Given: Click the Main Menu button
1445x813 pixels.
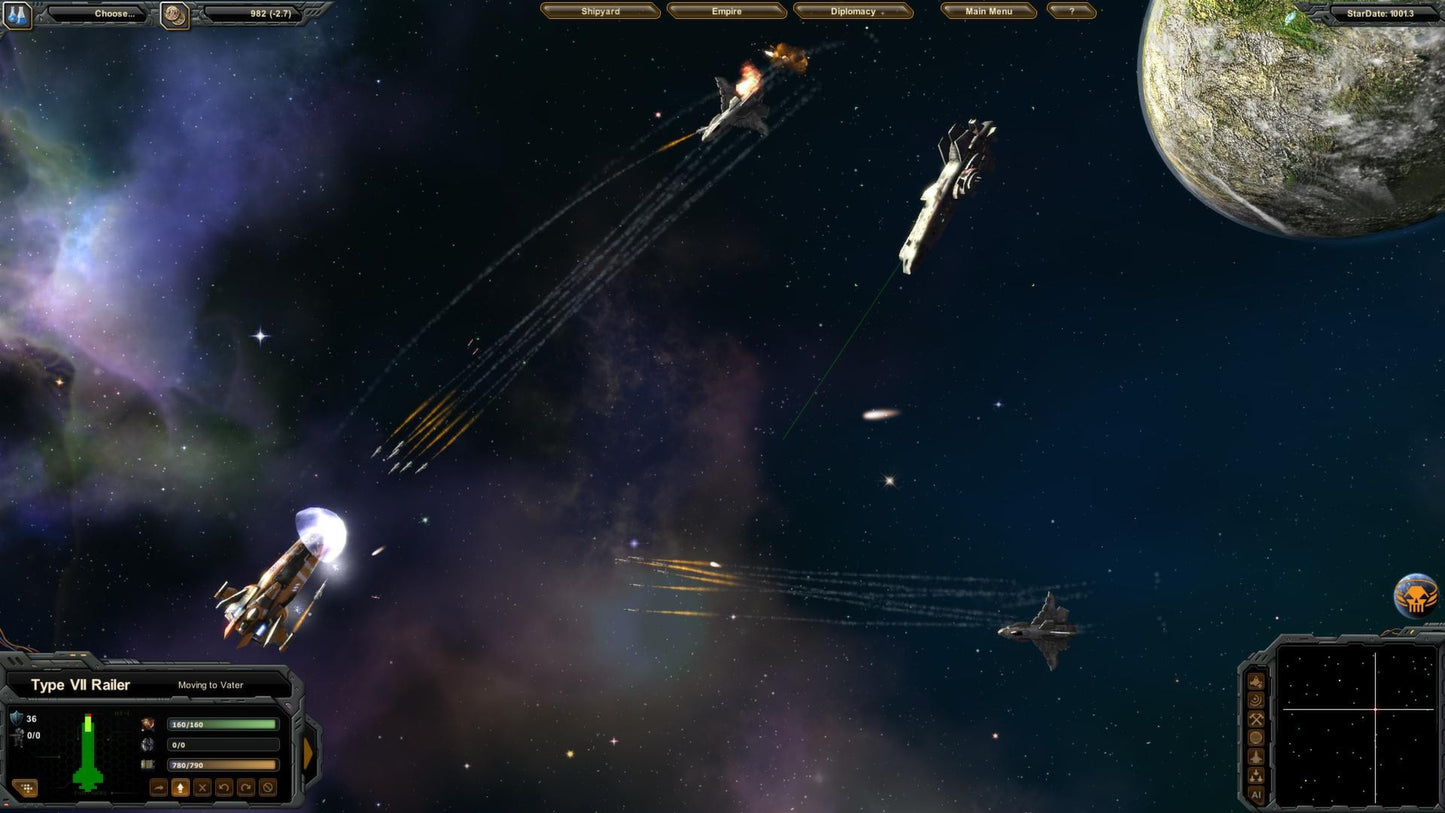Looking at the screenshot, I should (x=989, y=10).
